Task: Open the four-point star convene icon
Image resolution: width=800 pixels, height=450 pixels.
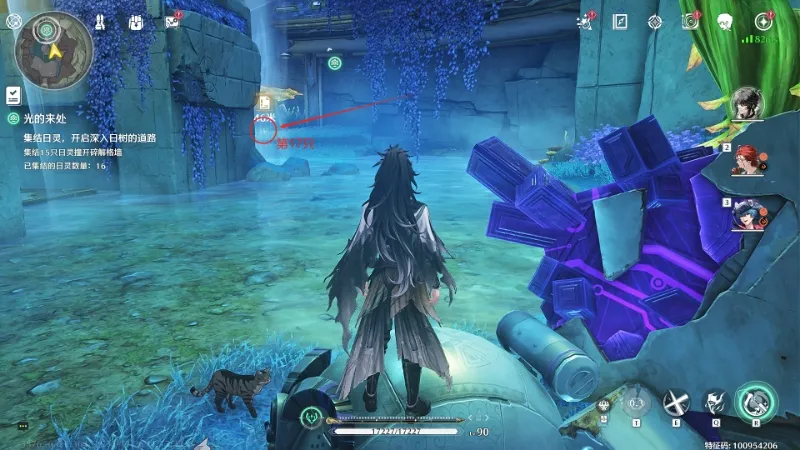Action: [763, 21]
